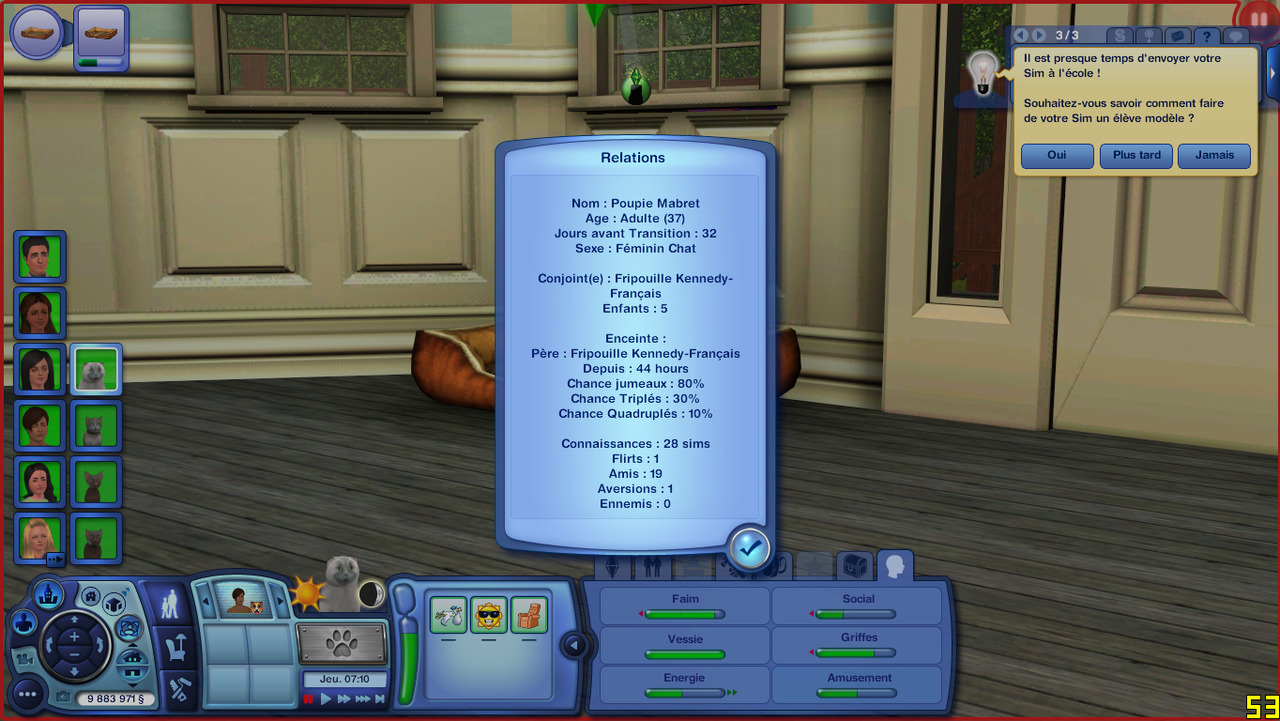Screen dimensions: 1280x721
Task: Show the previous notification with the left arrow
Action: (x=1021, y=35)
